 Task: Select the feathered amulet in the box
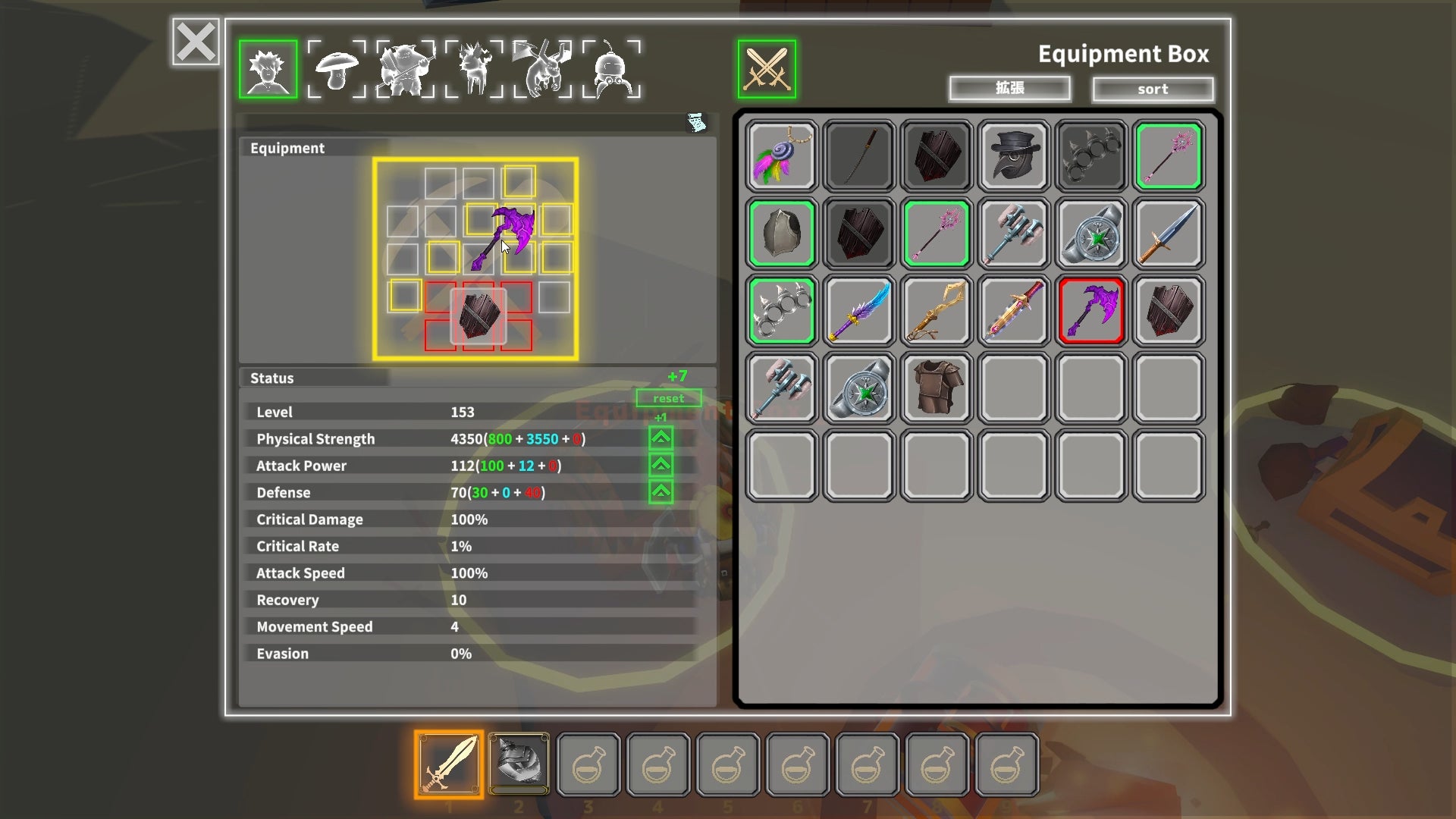781,156
